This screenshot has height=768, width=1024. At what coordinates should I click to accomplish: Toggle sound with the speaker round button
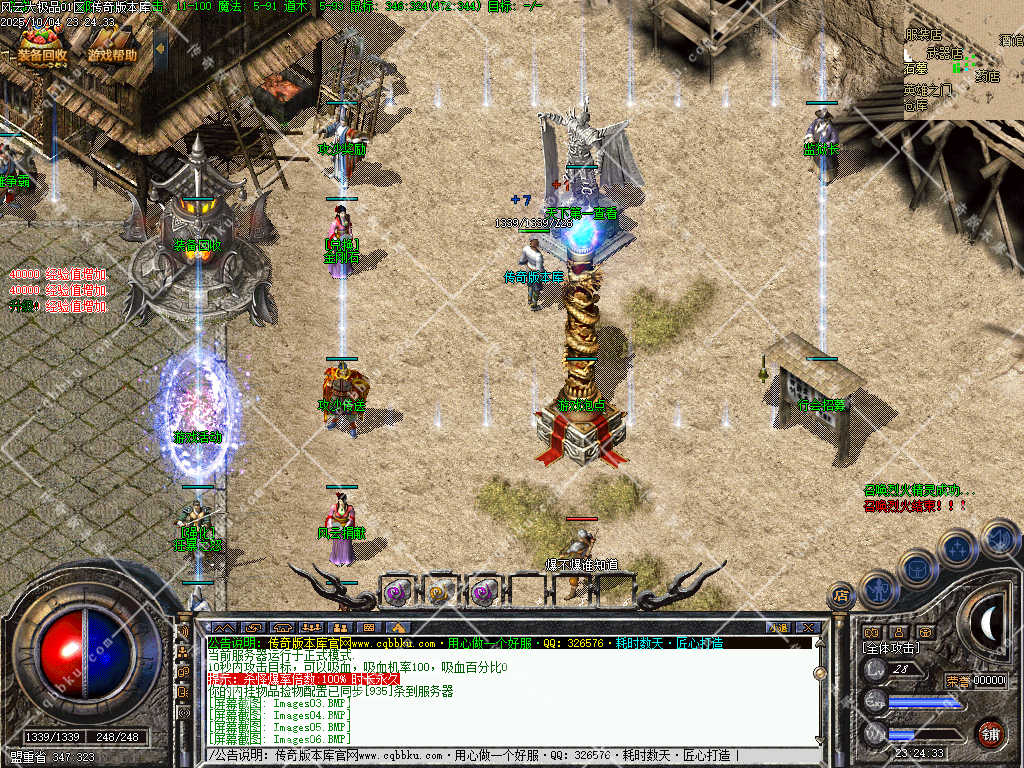coord(999,538)
